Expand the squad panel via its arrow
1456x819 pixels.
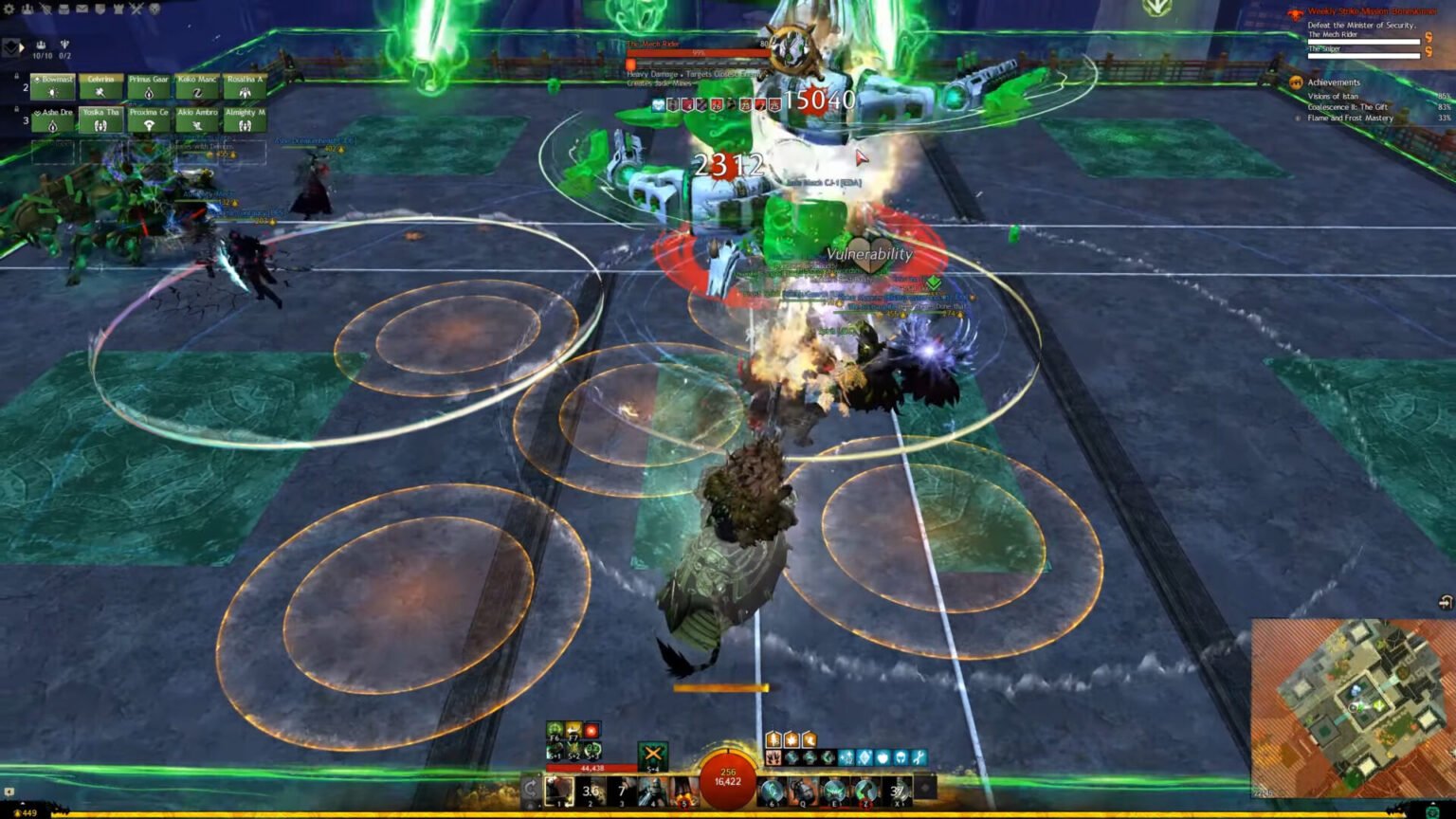click(21, 45)
